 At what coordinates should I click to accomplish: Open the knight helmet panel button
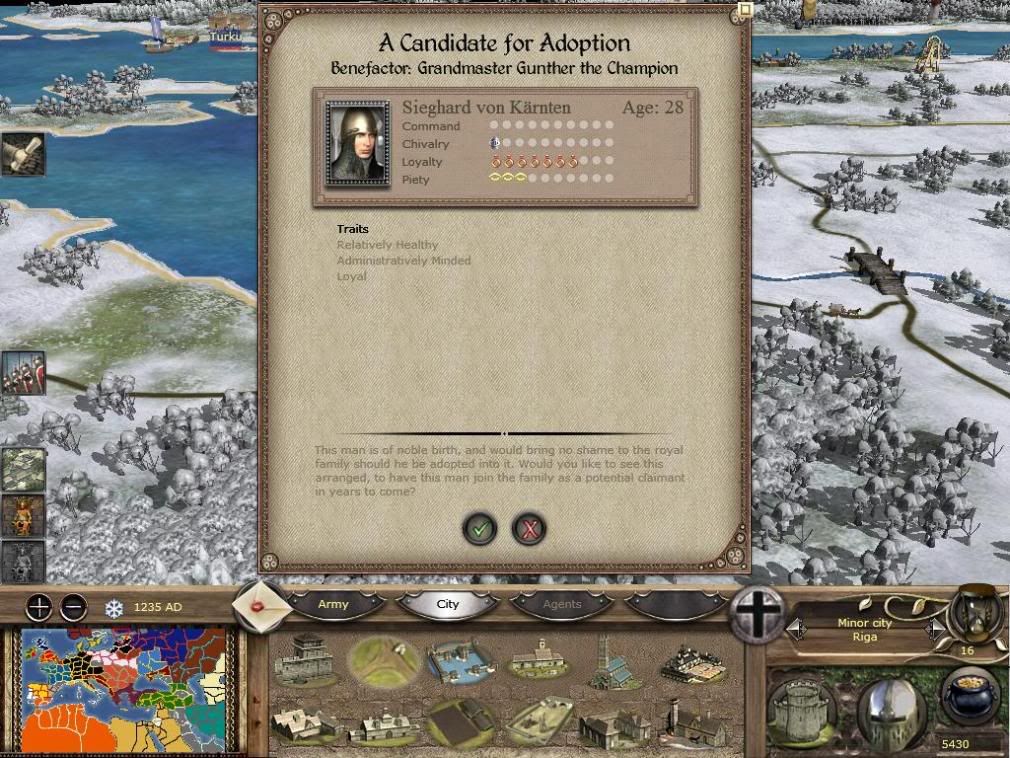(892, 708)
